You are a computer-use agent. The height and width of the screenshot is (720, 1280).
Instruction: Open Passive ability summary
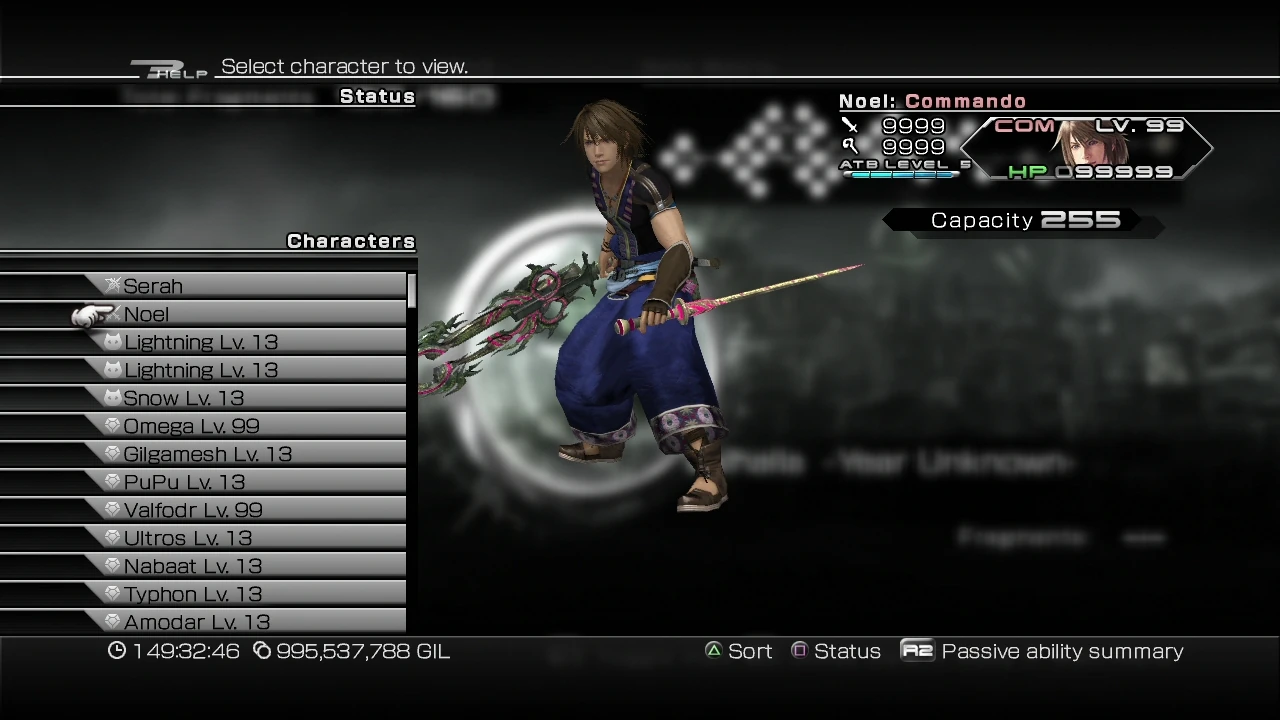(1063, 651)
